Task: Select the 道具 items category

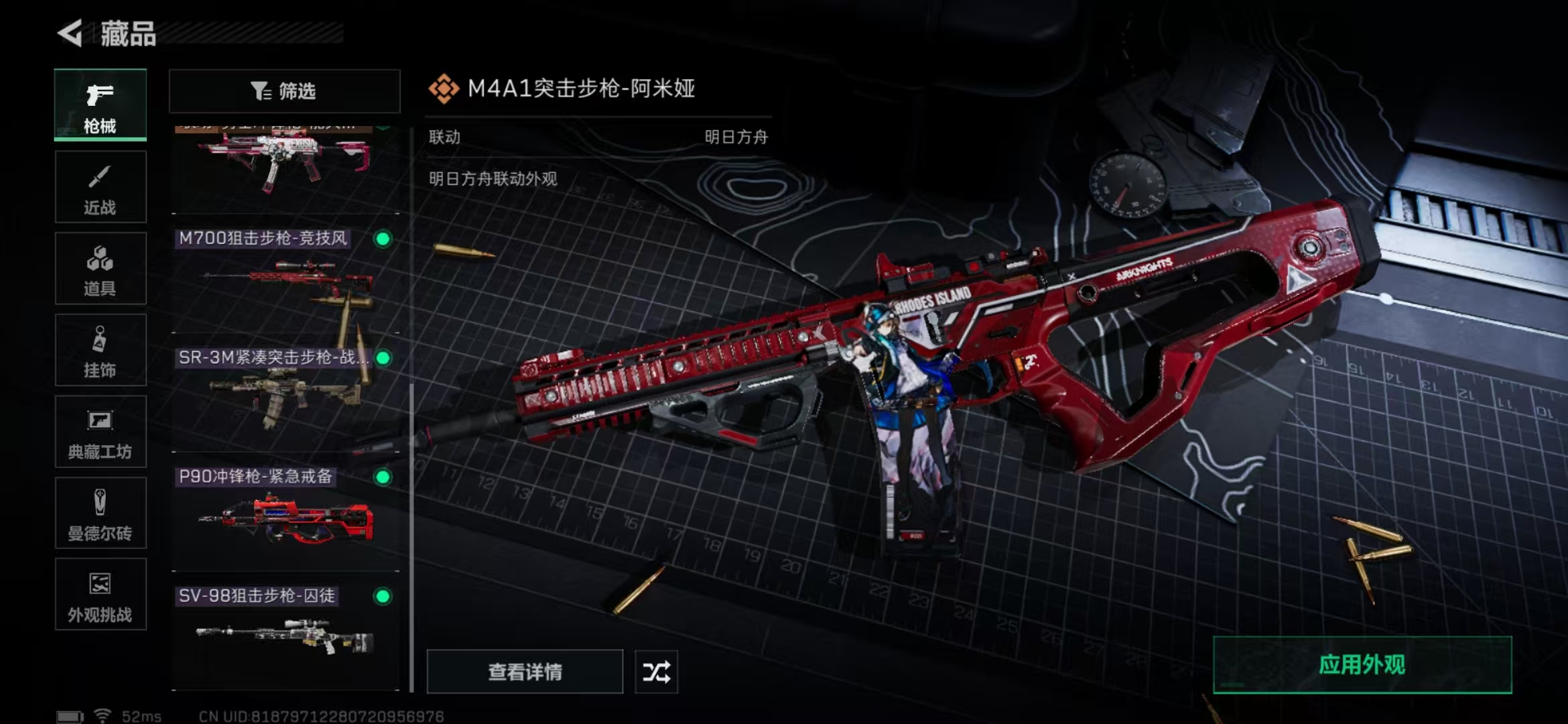Action: 100,269
